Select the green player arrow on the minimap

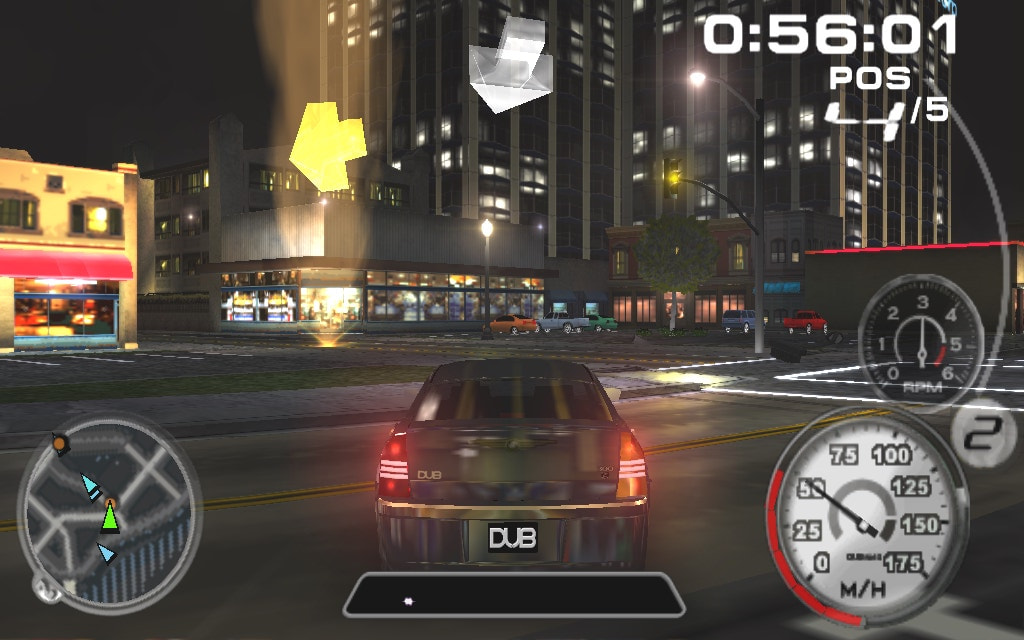click(x=110, y=518)
